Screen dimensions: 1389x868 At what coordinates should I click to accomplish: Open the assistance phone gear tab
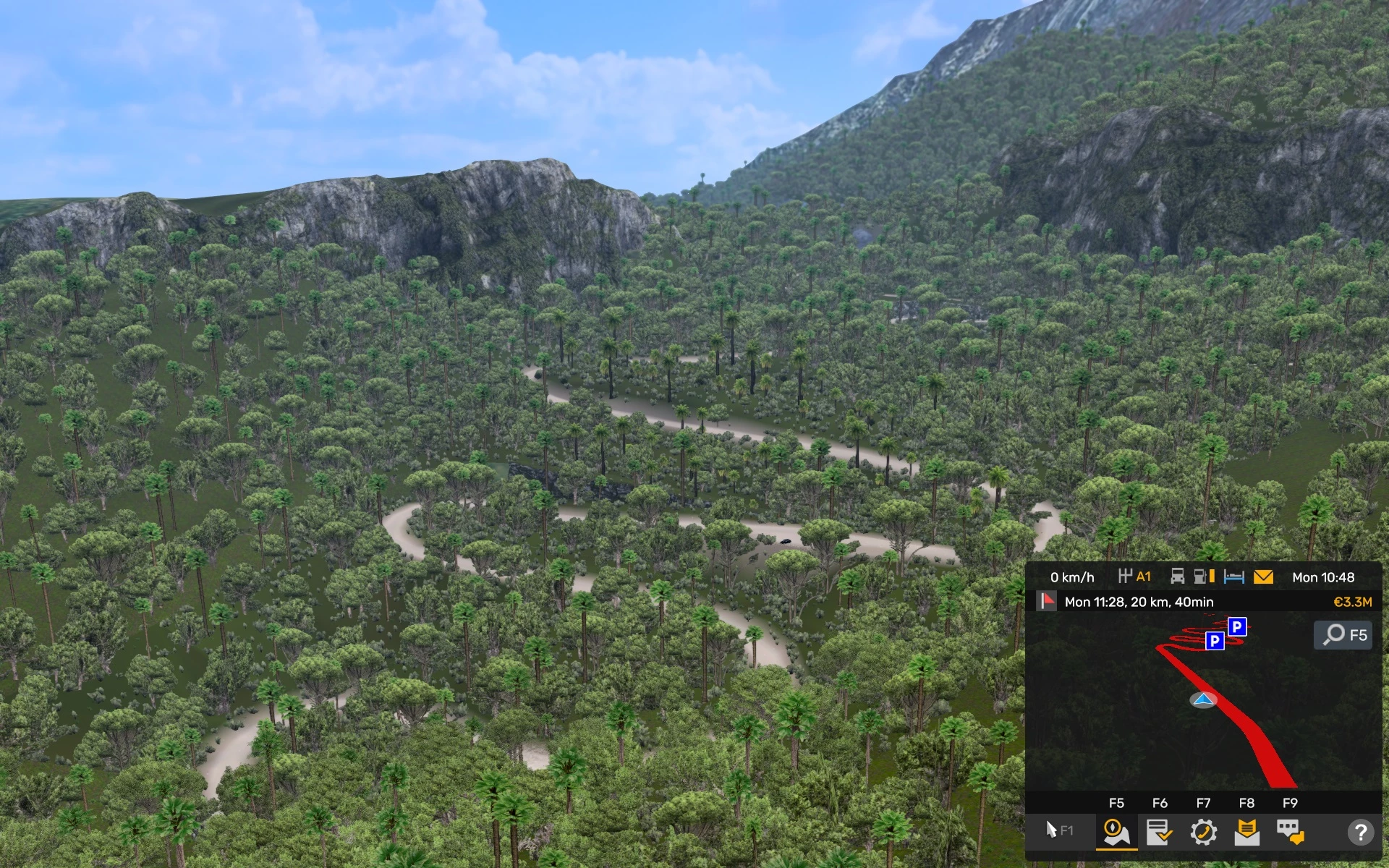tap(1203, 832)
